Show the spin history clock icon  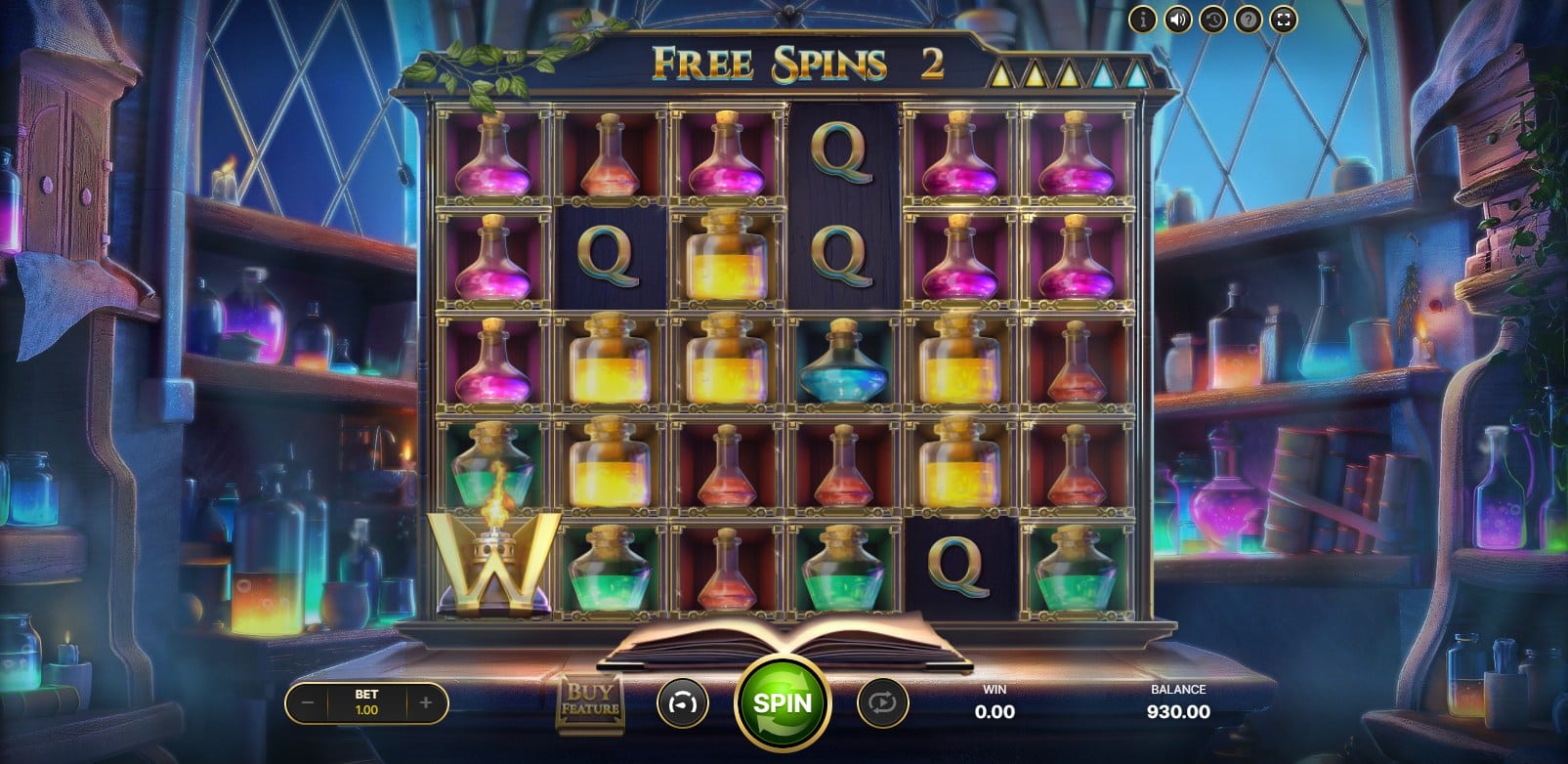coord(1212,19)
